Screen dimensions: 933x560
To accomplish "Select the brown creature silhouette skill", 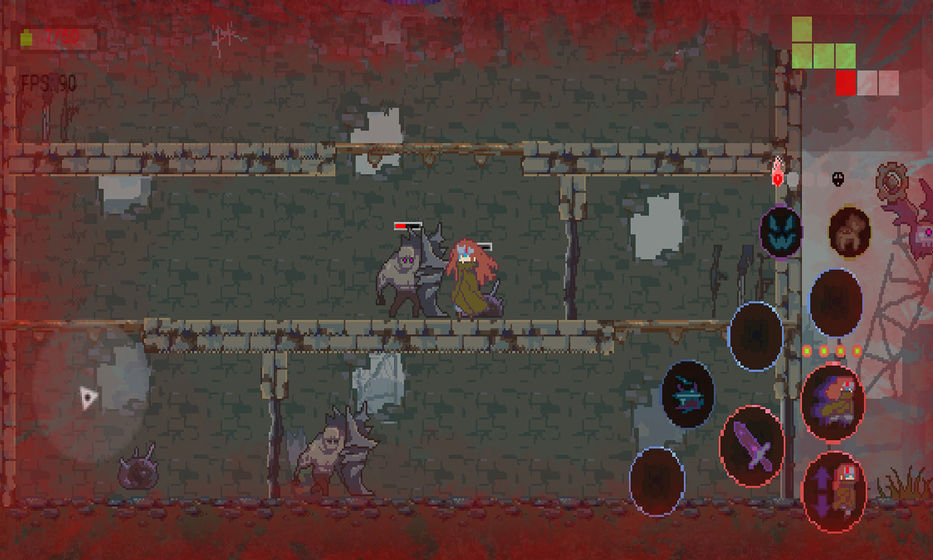I will pos(849,232).
